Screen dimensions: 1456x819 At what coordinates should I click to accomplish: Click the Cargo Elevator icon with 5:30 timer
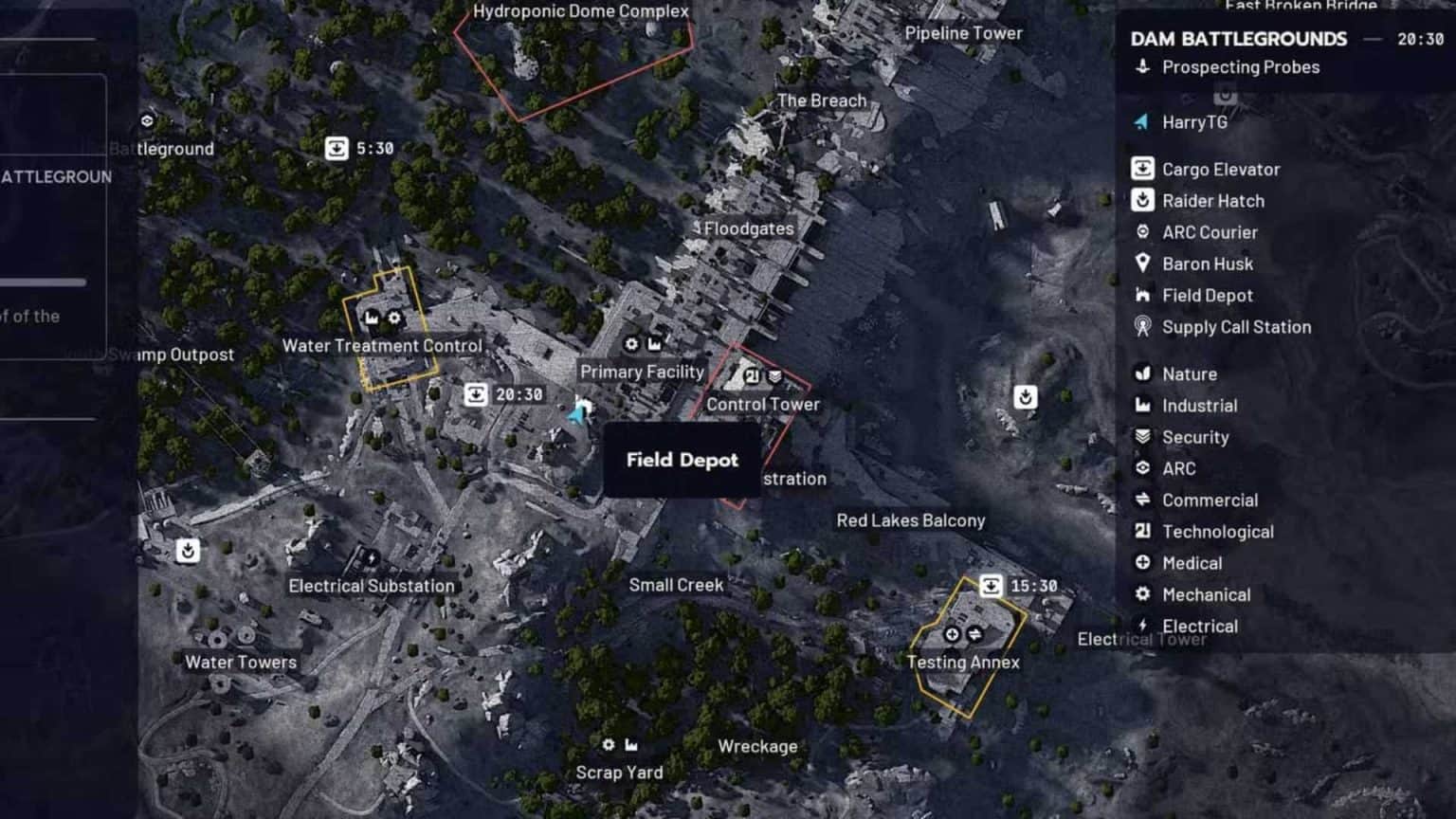[337, 148]
